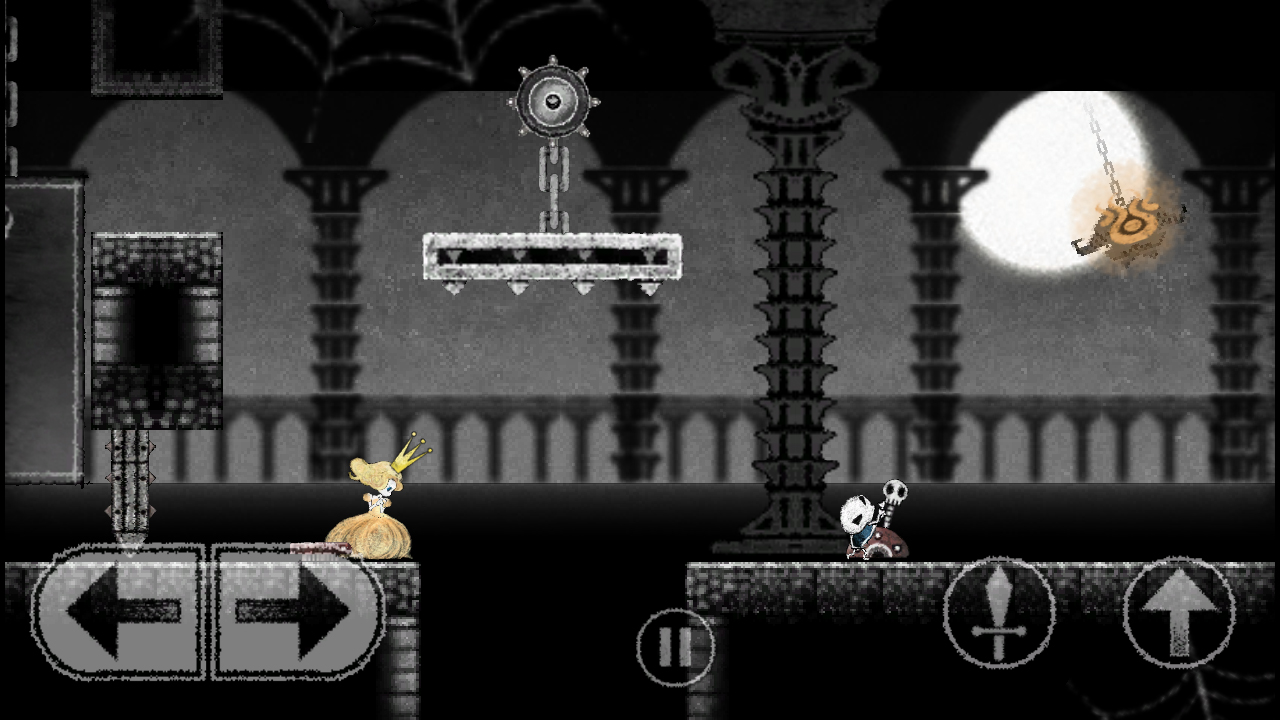This screenshot has width=1280, height=720.
Task: Tap the skull held by the skeleton character
Action: pos(893,492)
